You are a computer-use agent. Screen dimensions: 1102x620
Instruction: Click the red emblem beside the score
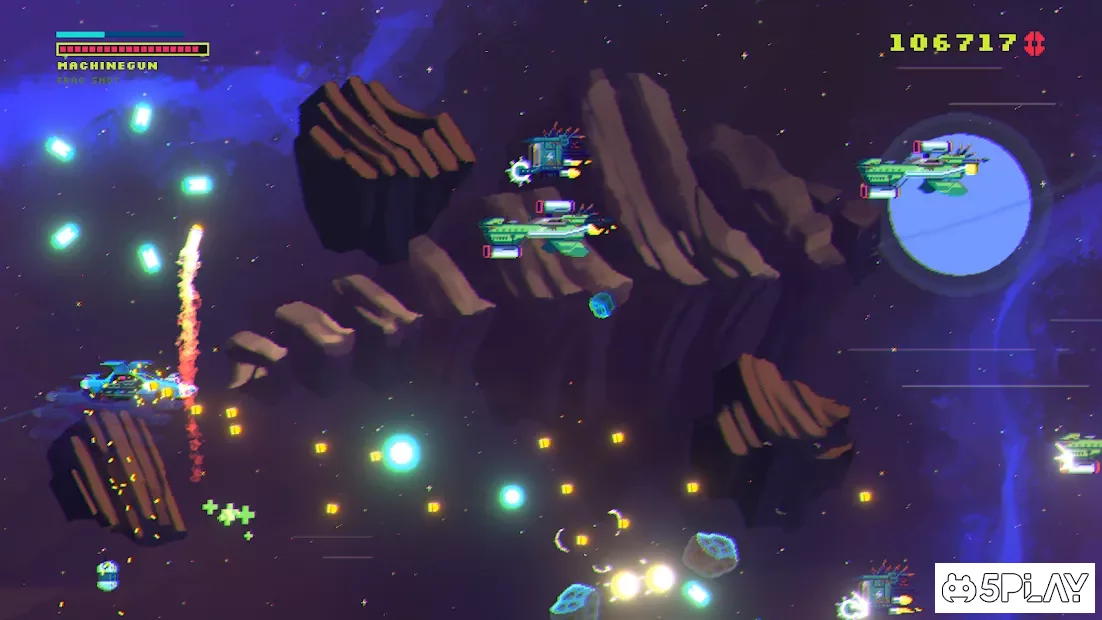pos(1033,43)
